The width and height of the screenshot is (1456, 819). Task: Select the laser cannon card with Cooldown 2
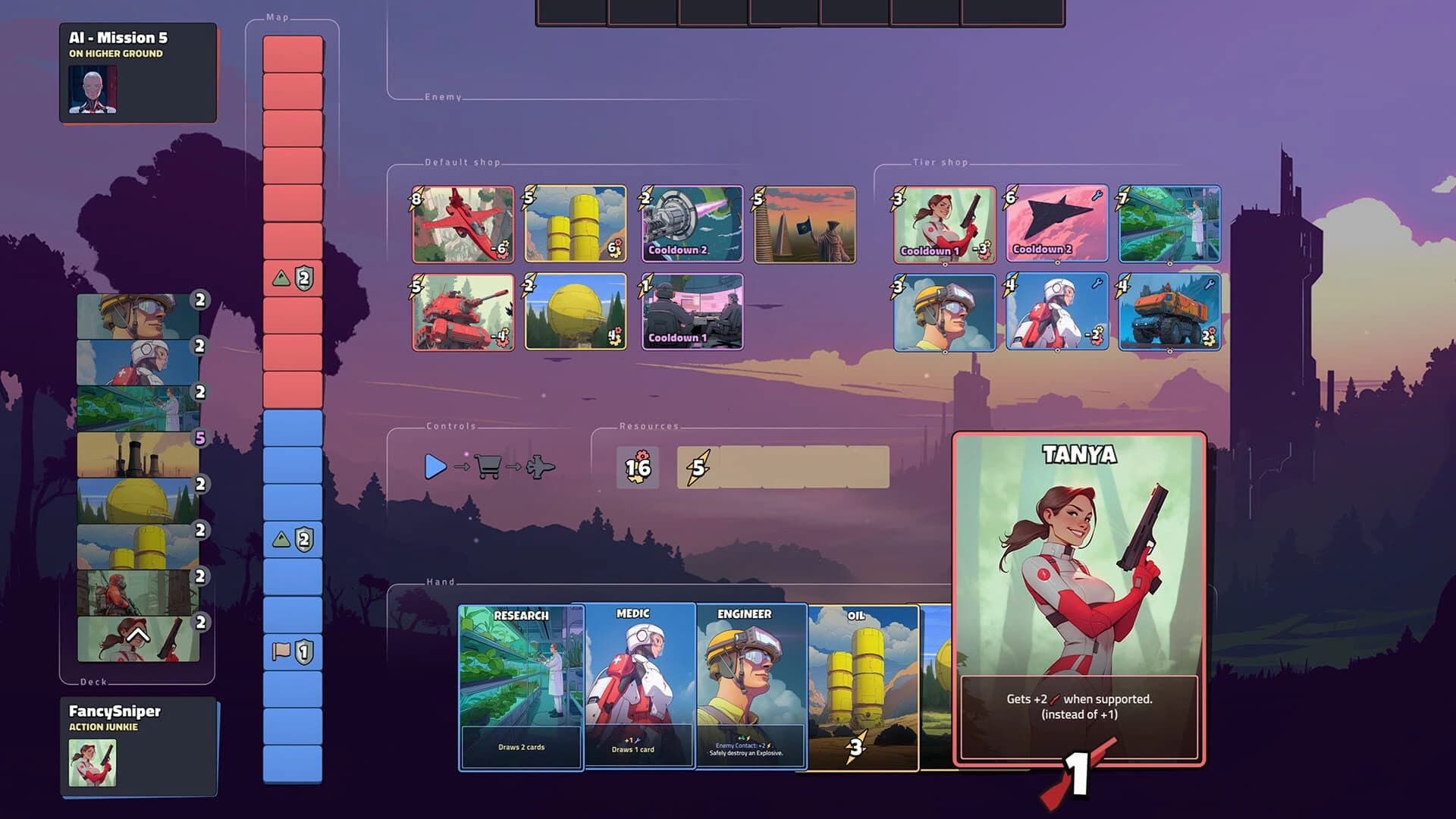(692, 224)
